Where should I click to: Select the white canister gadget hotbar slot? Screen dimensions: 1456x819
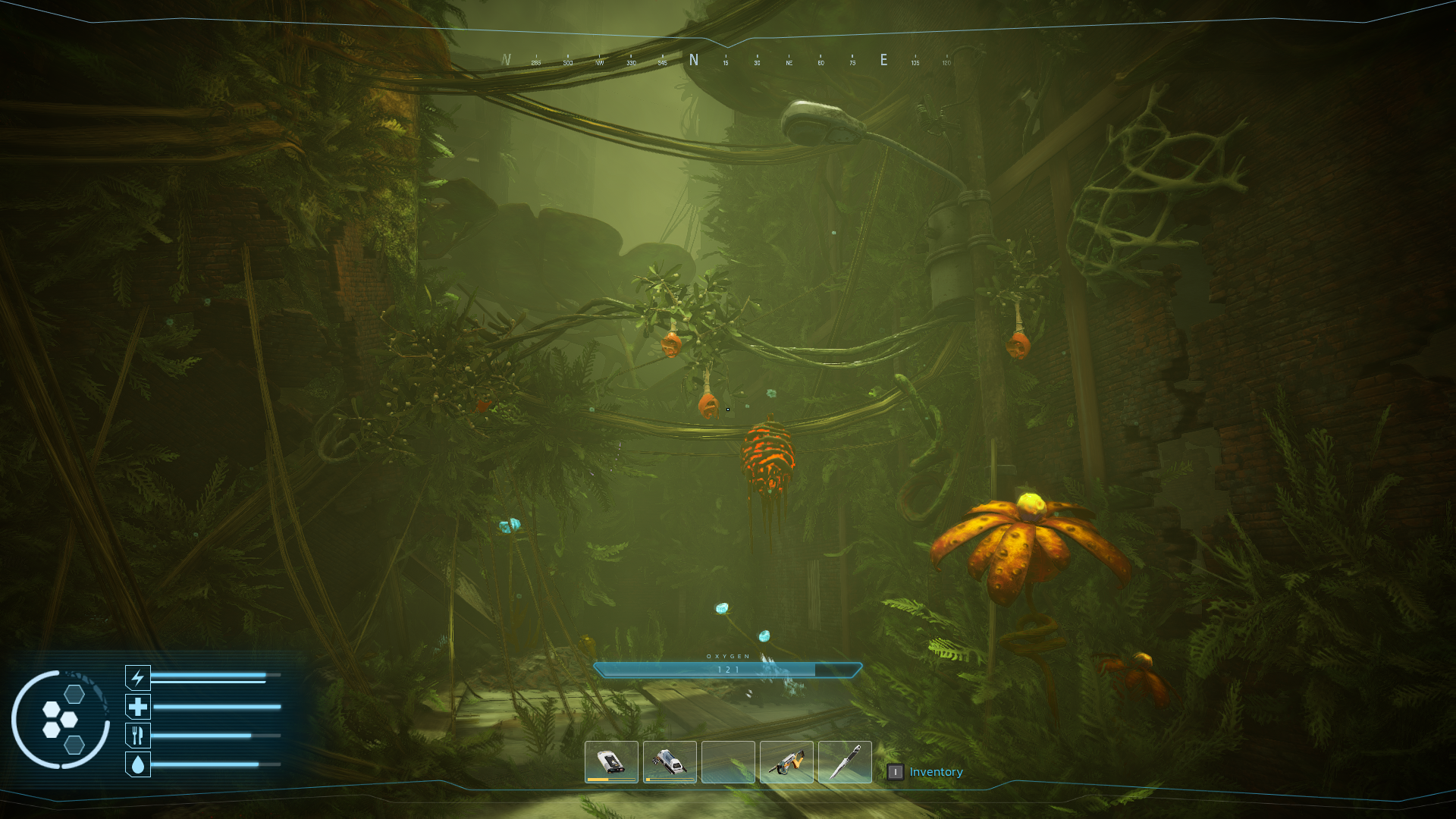670,761
